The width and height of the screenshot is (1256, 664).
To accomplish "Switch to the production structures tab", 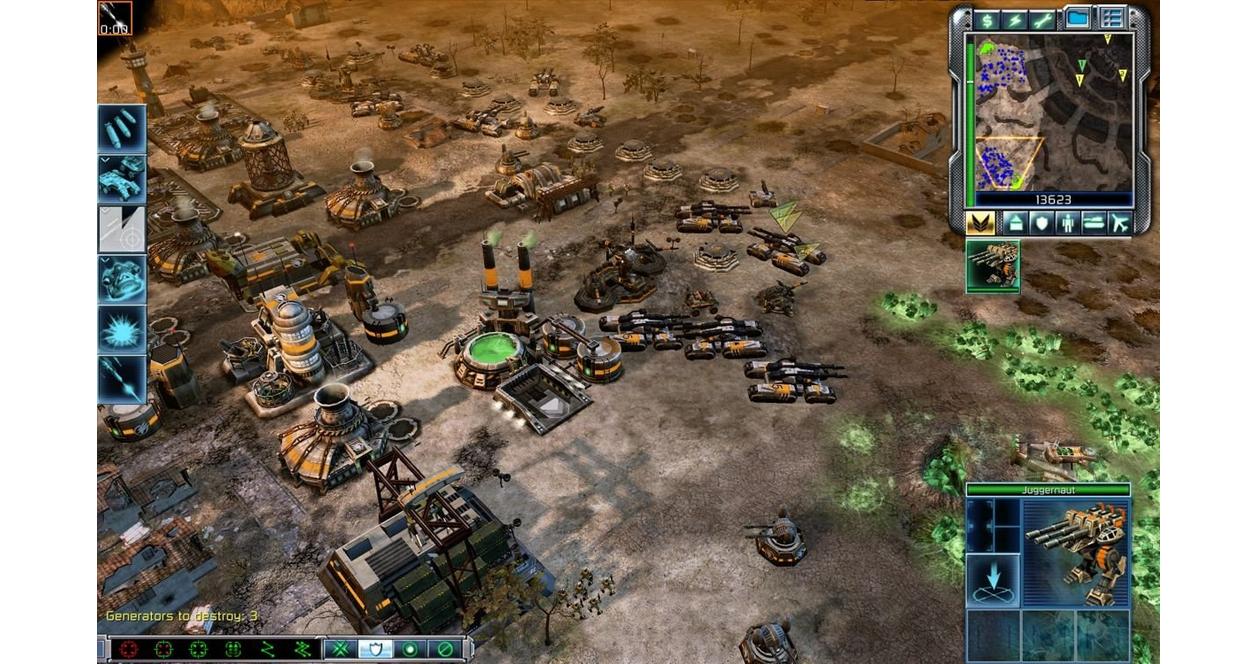I will [1015, 222].
